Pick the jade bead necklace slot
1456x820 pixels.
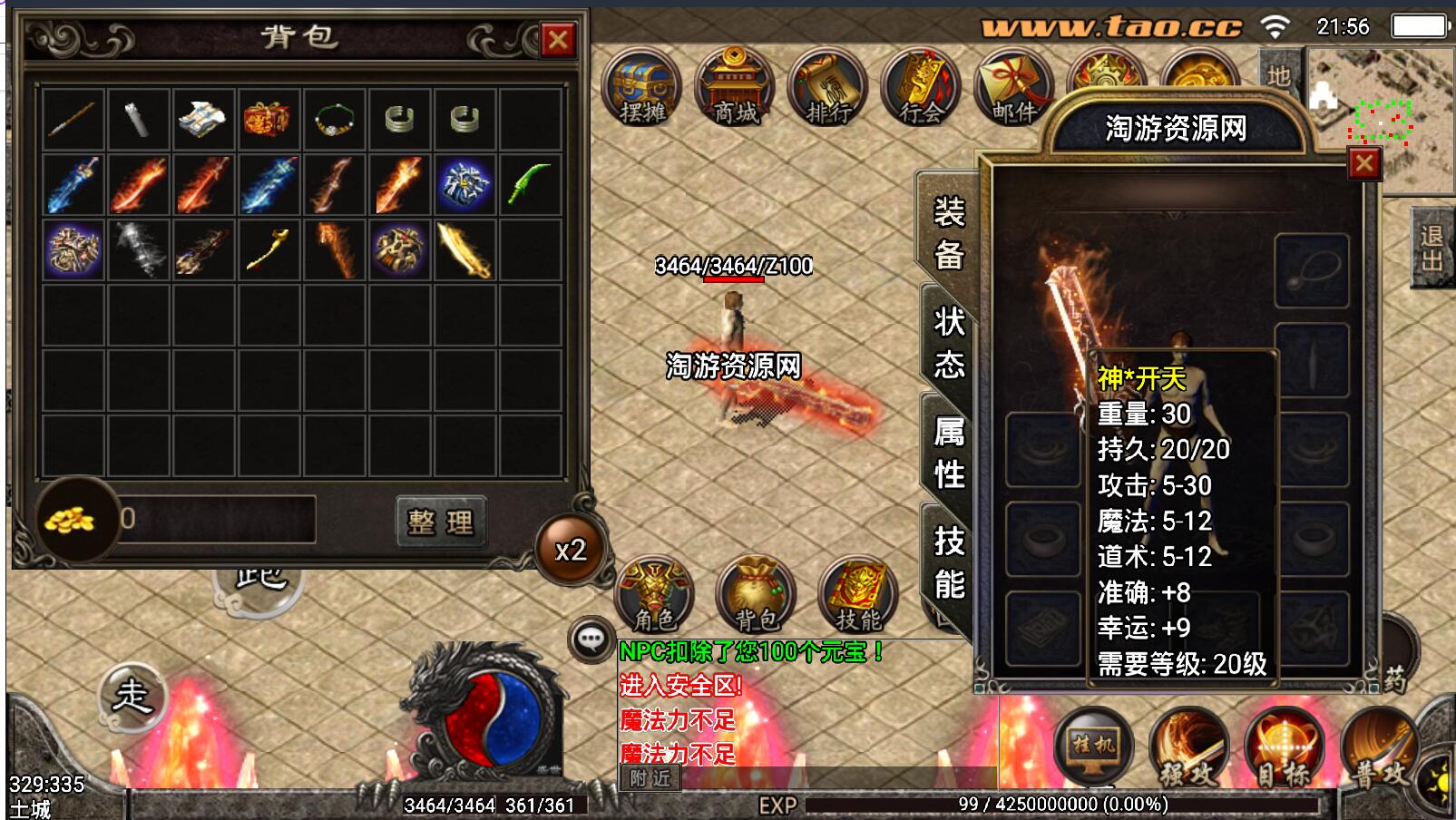click(x=334, y=119)
